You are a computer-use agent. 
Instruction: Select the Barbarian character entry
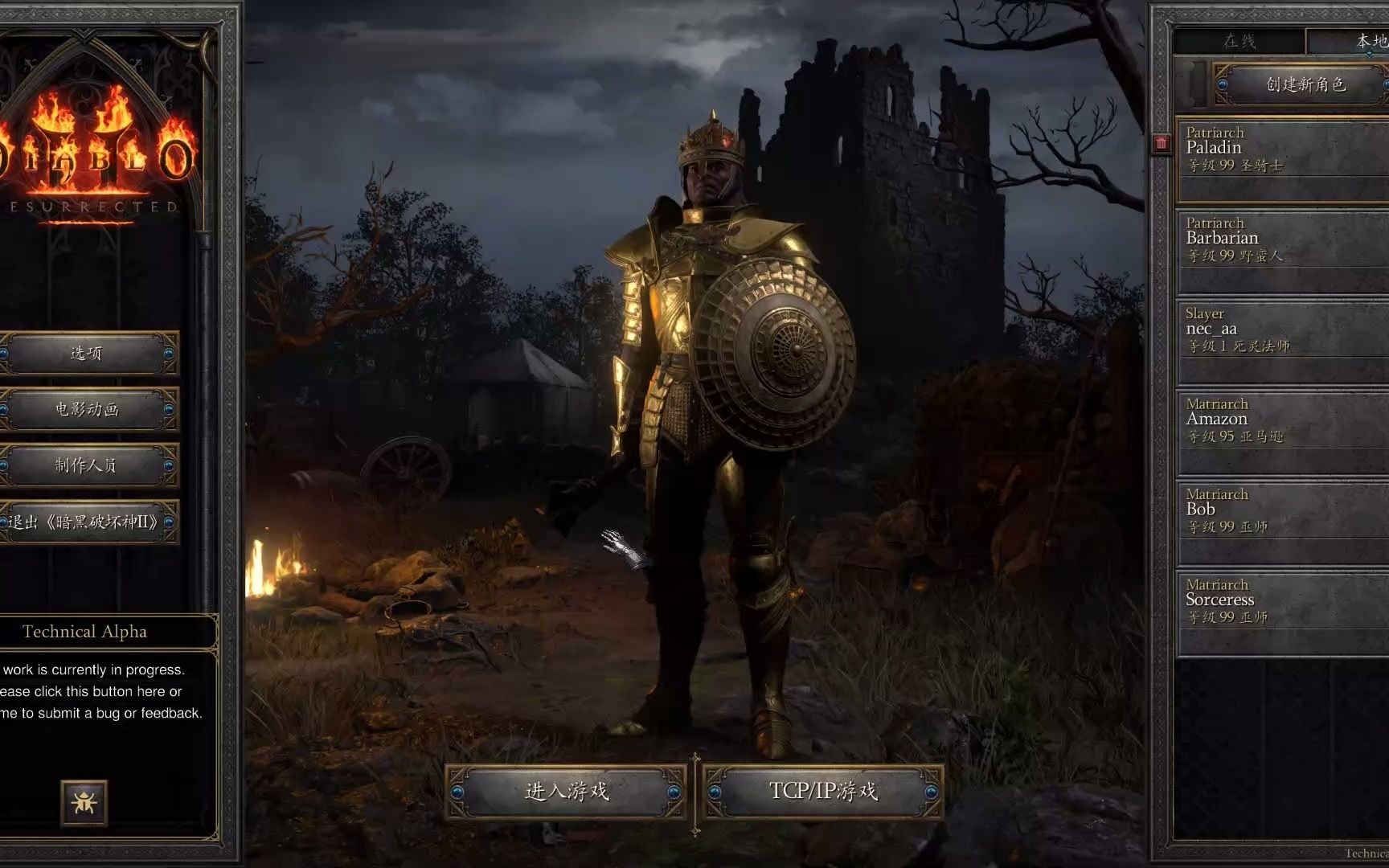[x=1282, y=250]
